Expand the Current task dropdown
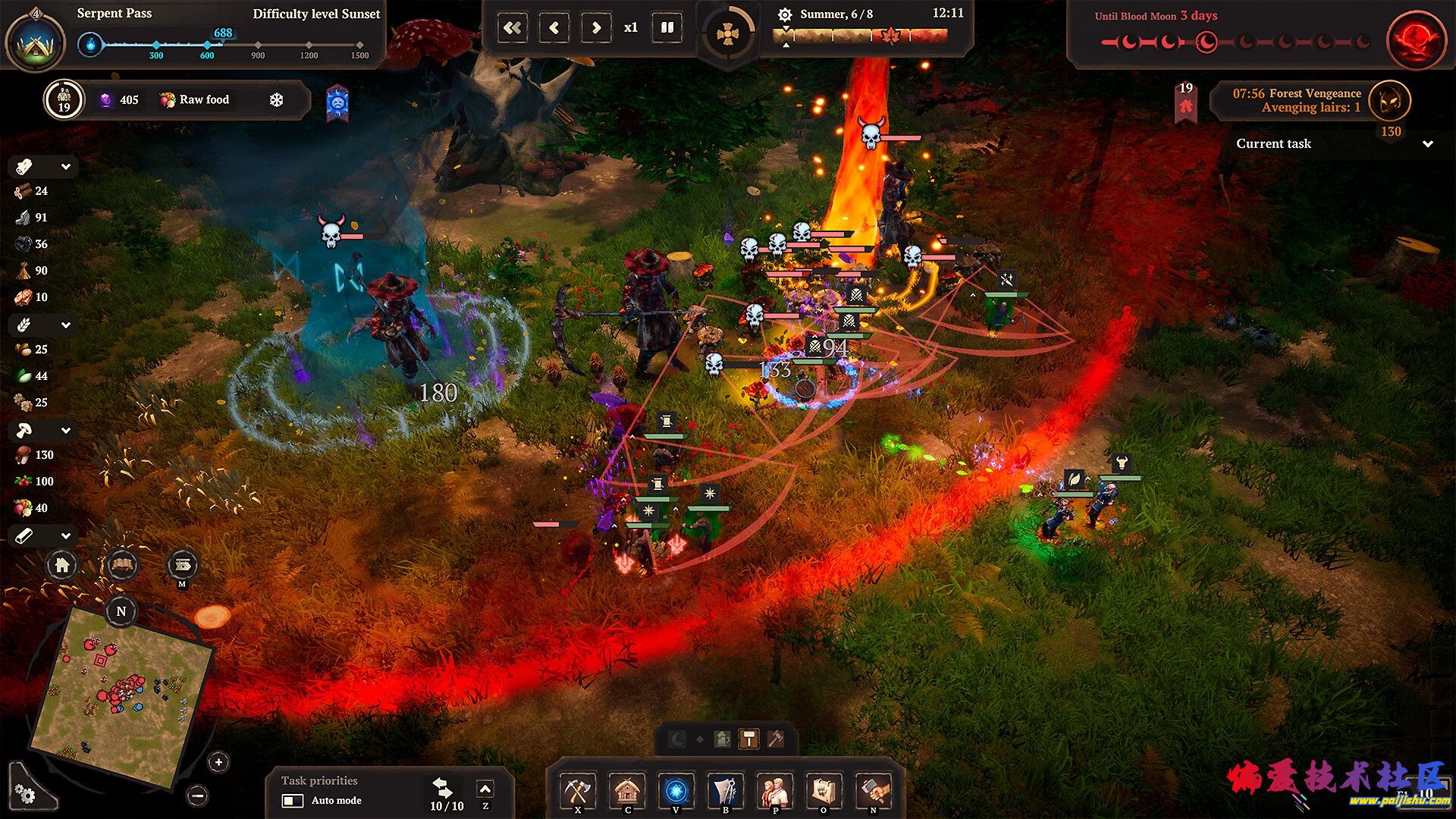The width and height of the screenshot is (1456, 819). point(1428,144)
